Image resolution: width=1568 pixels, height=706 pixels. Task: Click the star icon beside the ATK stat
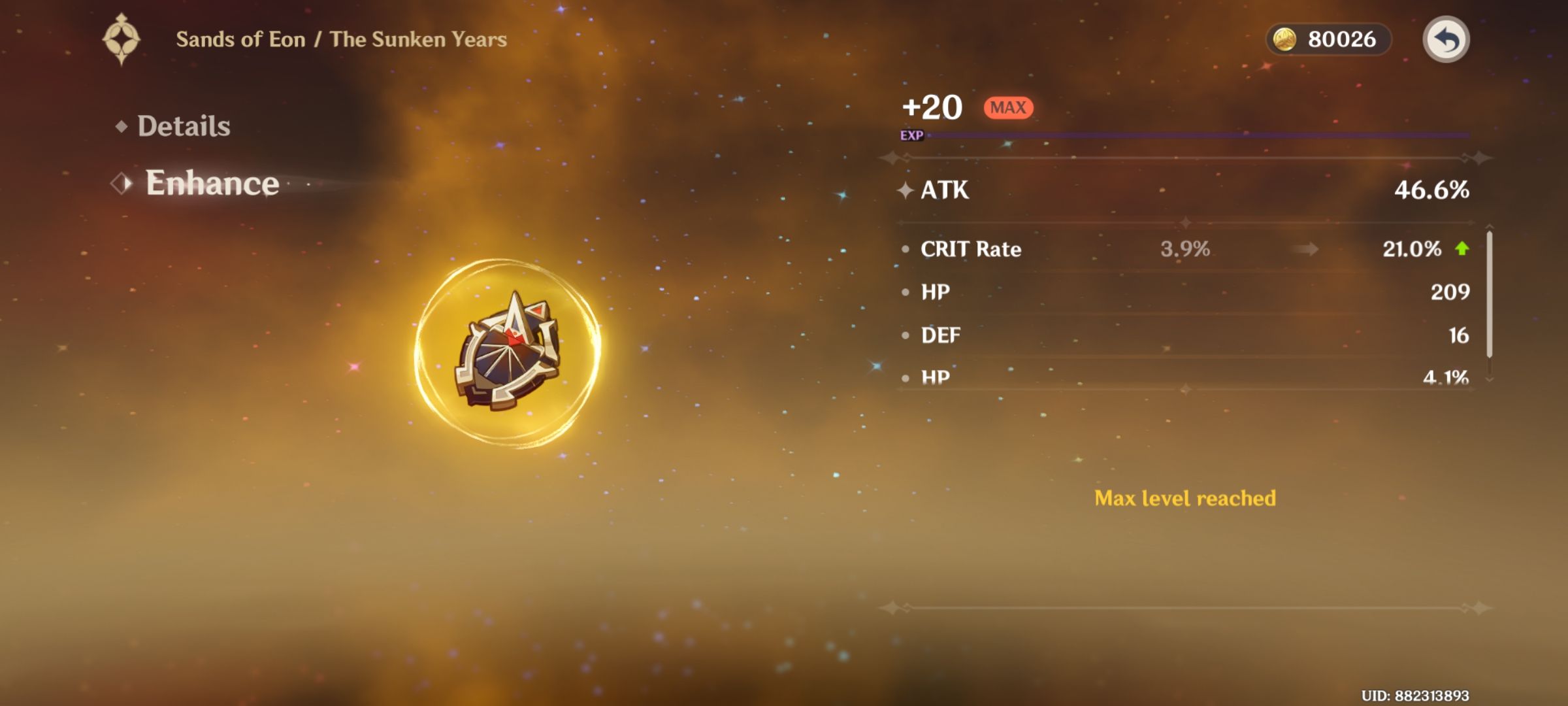pyautogui.click(x=907, y=190)
